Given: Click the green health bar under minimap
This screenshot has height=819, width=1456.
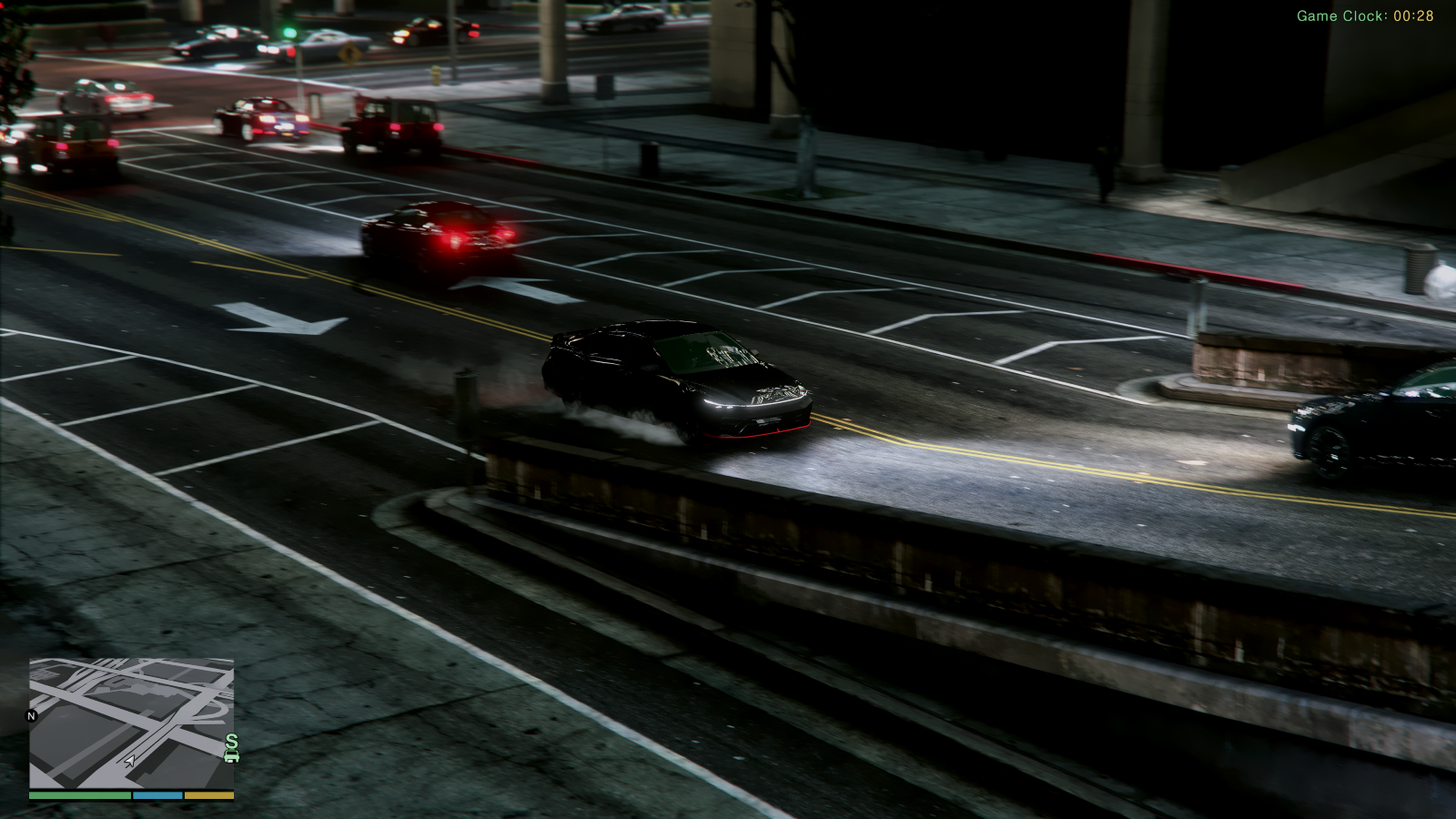Looking at the screenshot, I should (81, 794).
